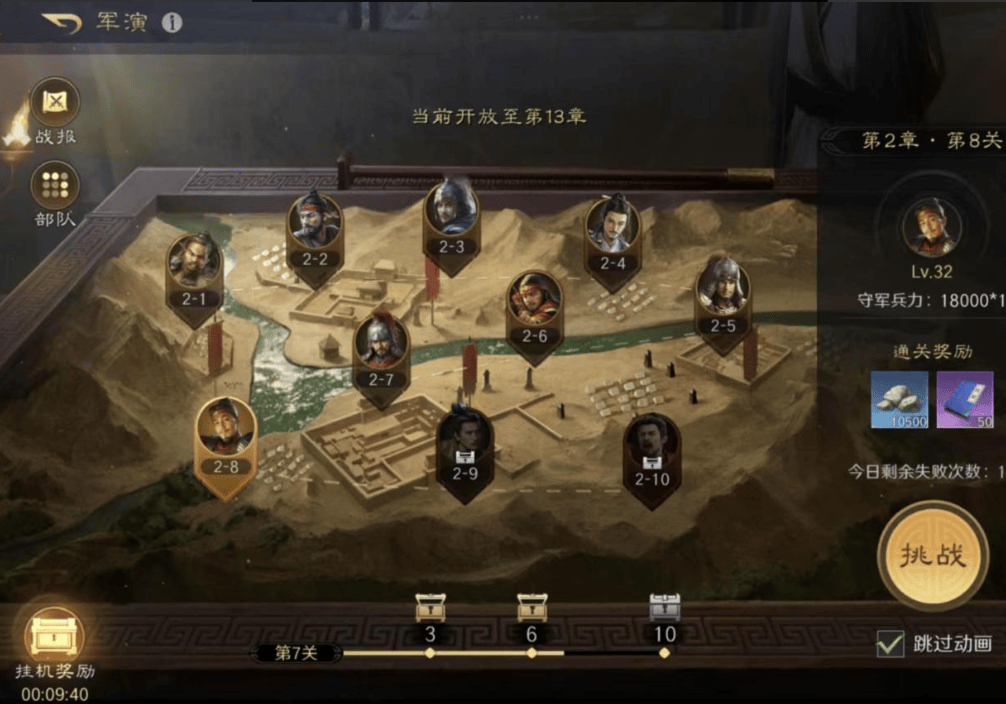Select stage 2-5 marker
This screenshot has width=1006, height=704.
(722, 293)
